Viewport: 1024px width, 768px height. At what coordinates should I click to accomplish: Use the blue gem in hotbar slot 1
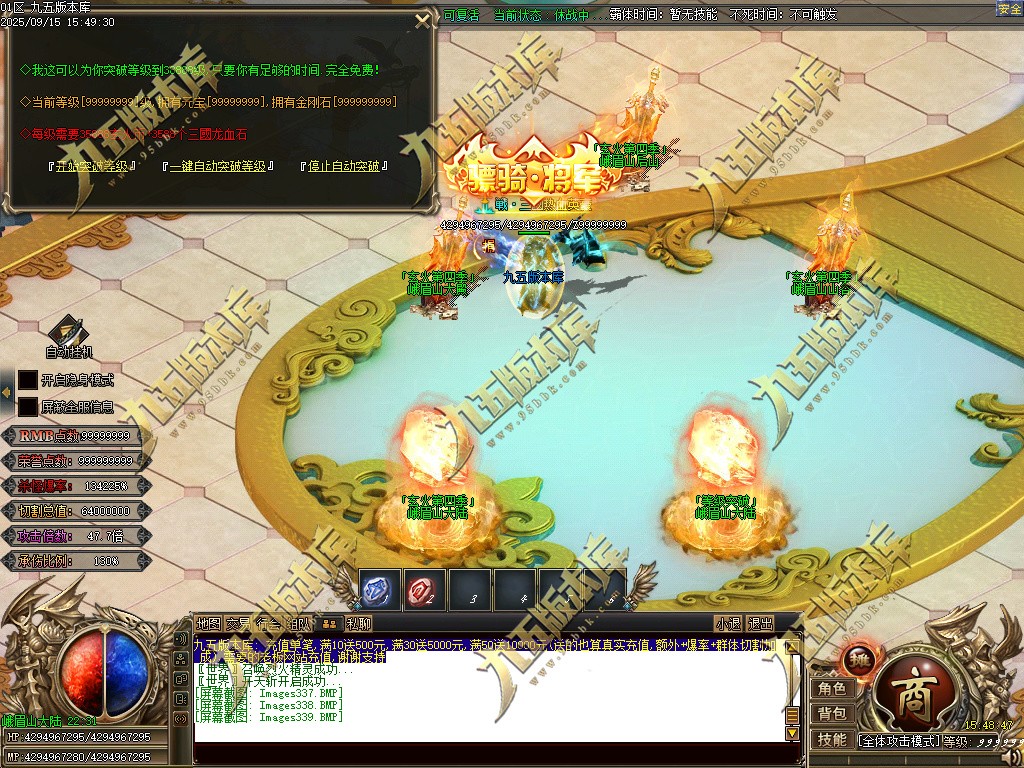379,590
